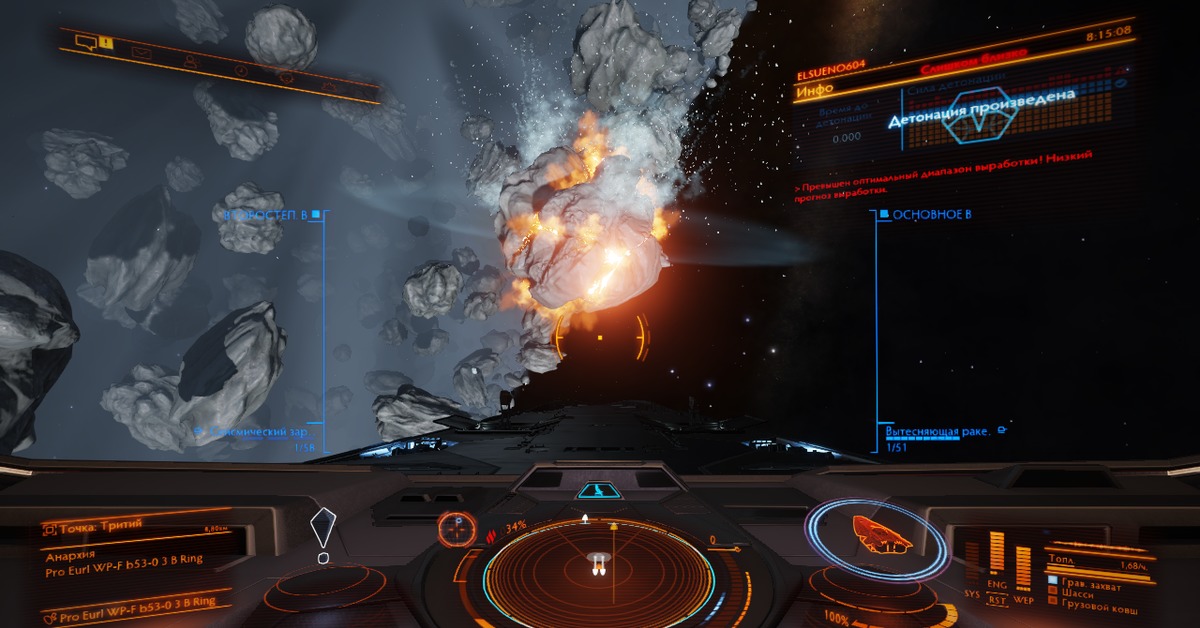Add power to ENG capacitor
The height and width of the screenshot is (628, 1200).
pyautogui.click(x=996, y=584)
